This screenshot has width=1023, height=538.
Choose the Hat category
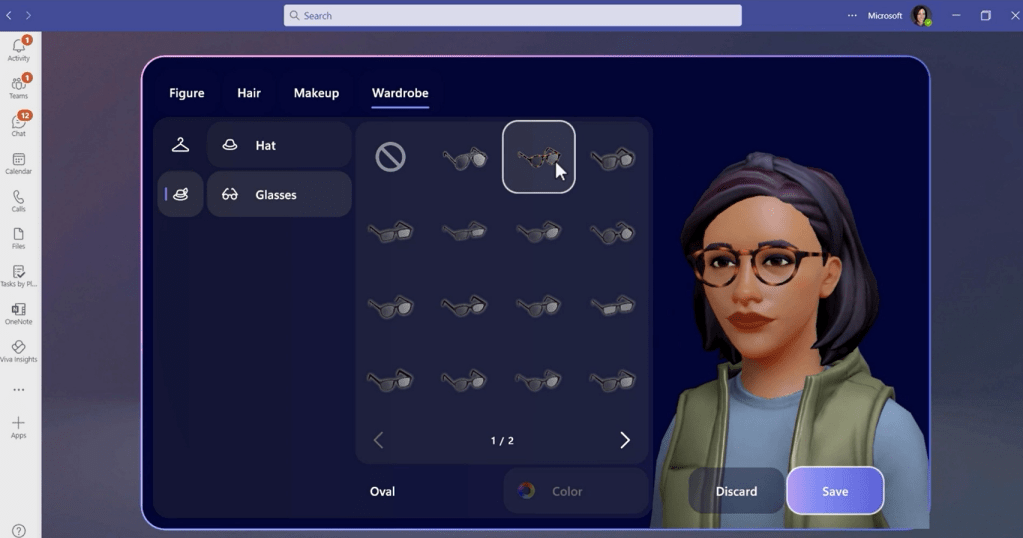(x=279, y=145)
